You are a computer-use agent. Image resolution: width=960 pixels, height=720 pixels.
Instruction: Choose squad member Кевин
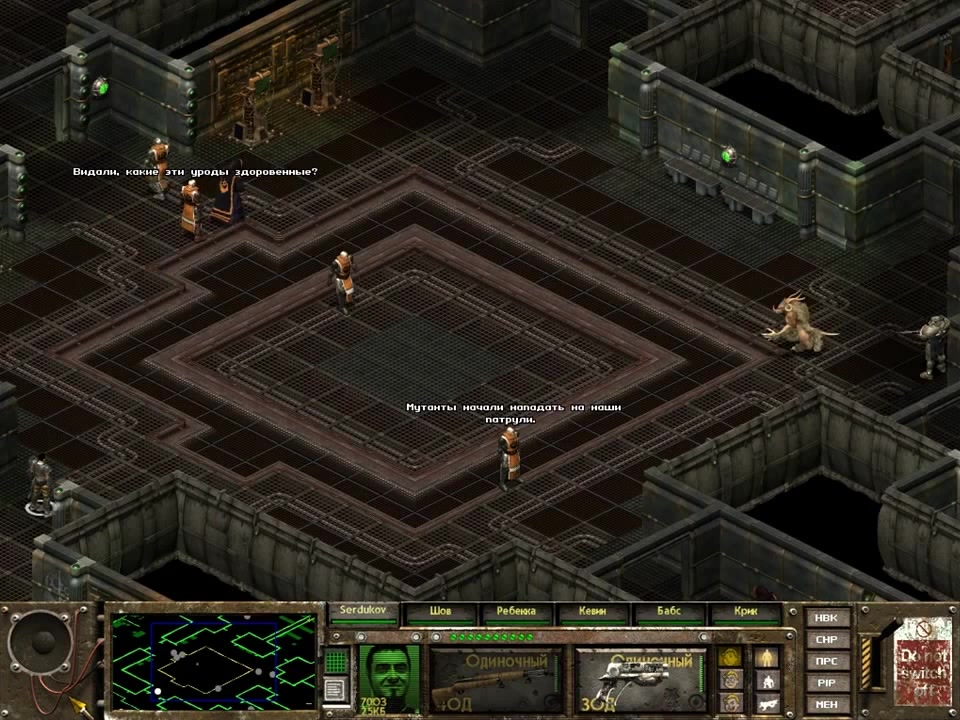click(x=593, y=612)
